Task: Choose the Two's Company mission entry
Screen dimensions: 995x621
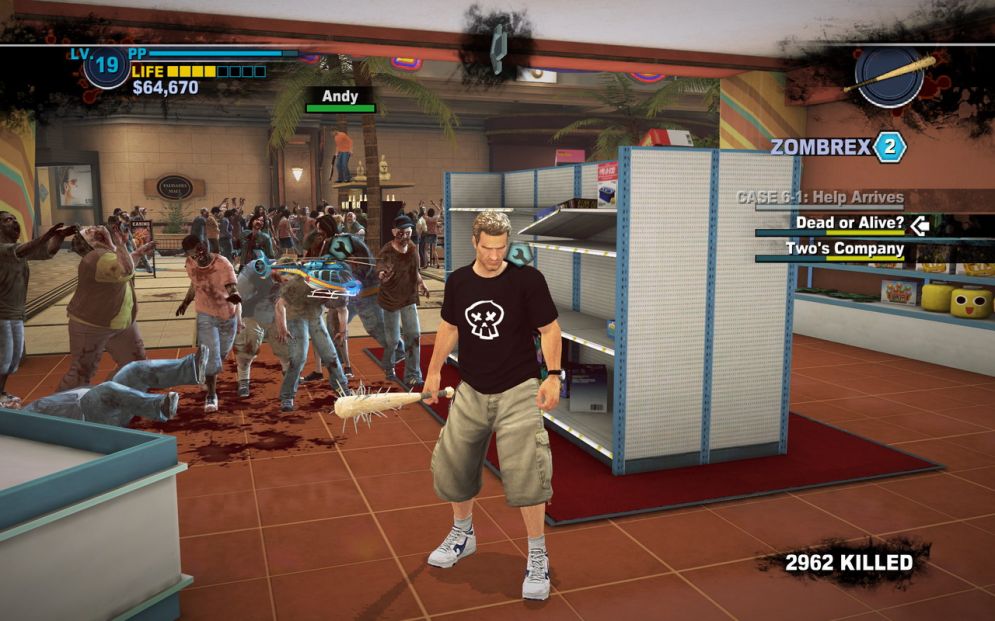Action: 844,249
